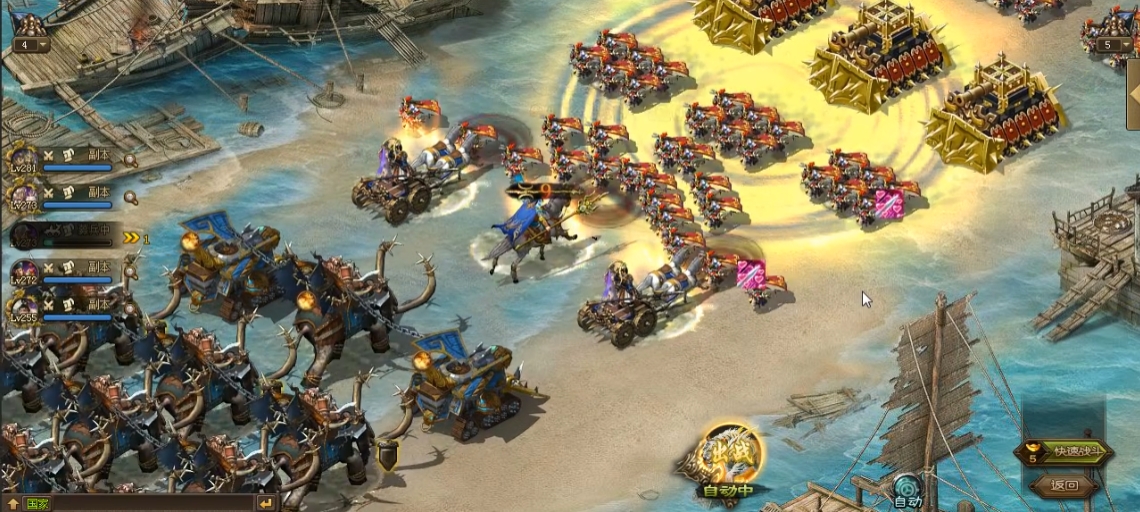Go back with the 返回 button

1066,486
